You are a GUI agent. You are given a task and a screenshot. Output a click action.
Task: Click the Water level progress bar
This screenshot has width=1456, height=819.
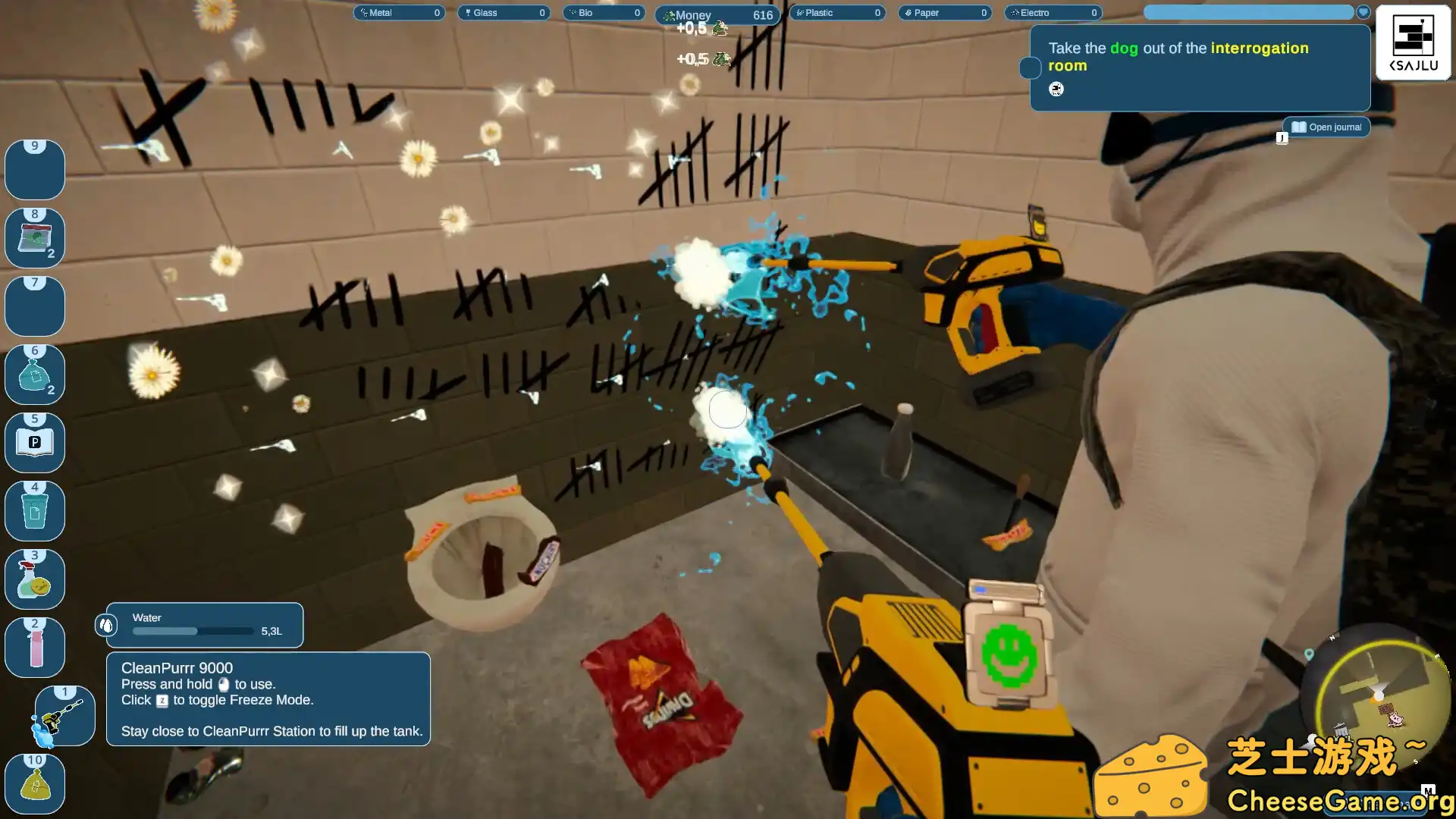tap(192, 631)
